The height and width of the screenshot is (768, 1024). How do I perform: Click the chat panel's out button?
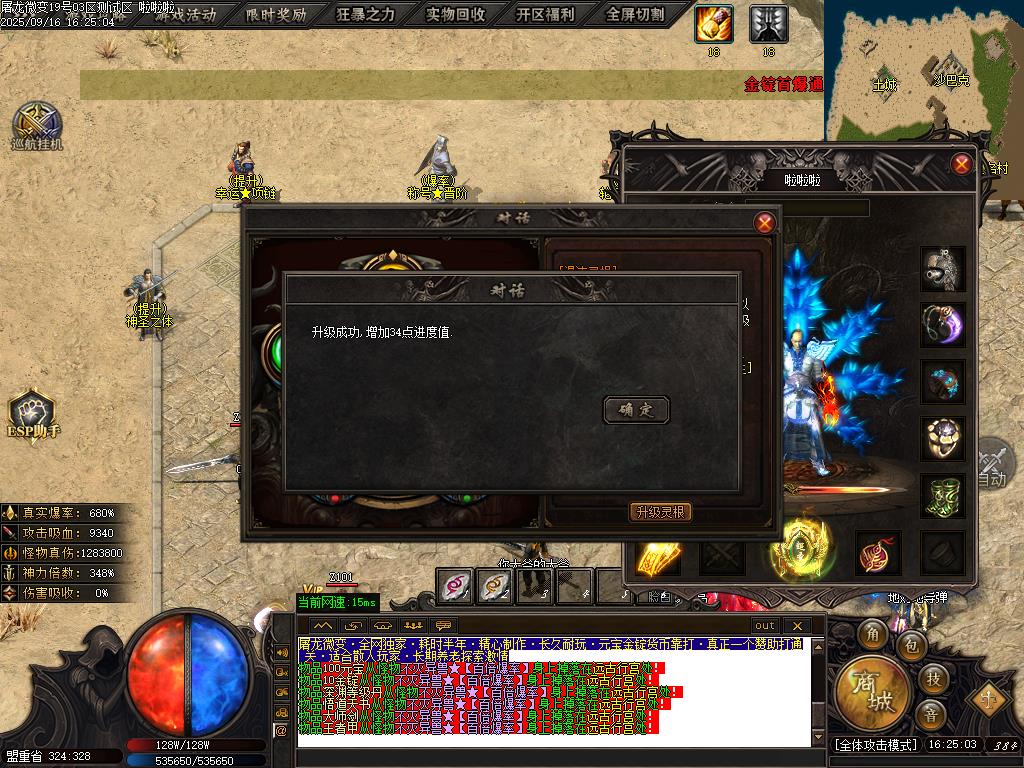click(764, 626)
